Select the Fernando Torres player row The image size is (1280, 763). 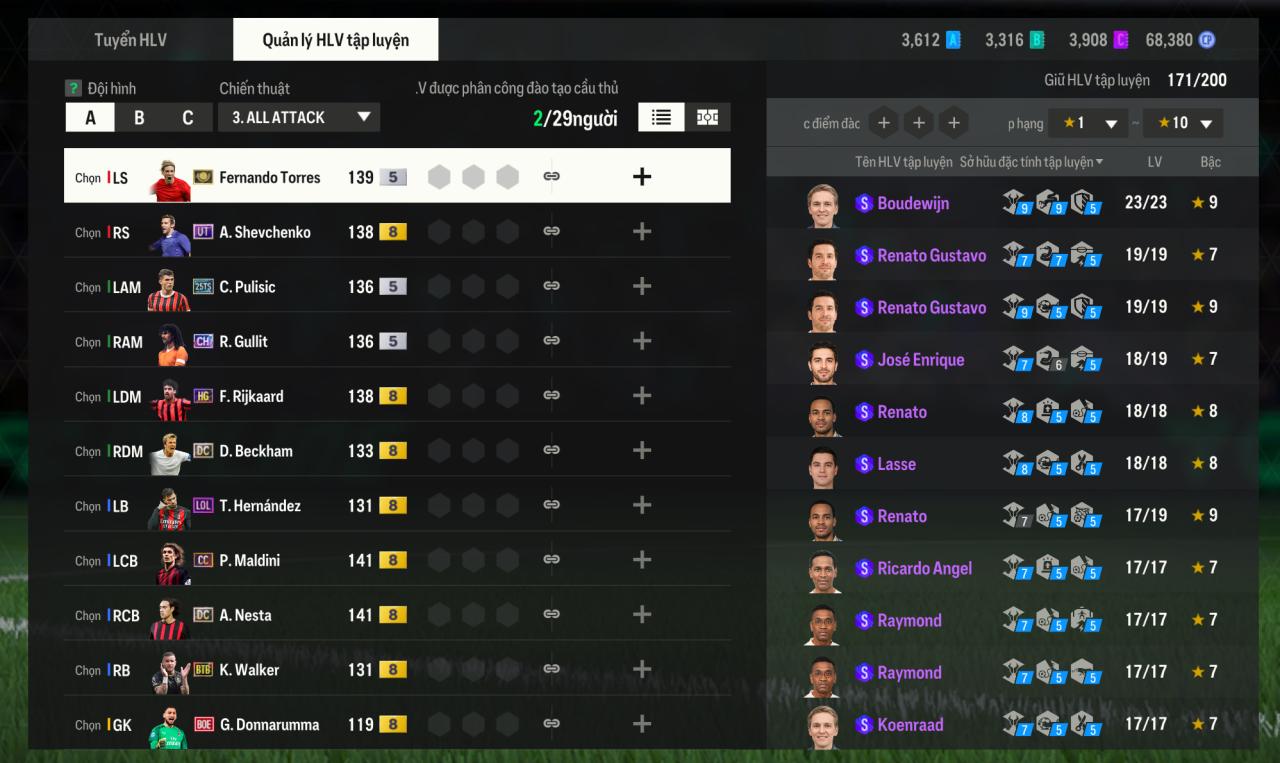(x=270, y=177)
